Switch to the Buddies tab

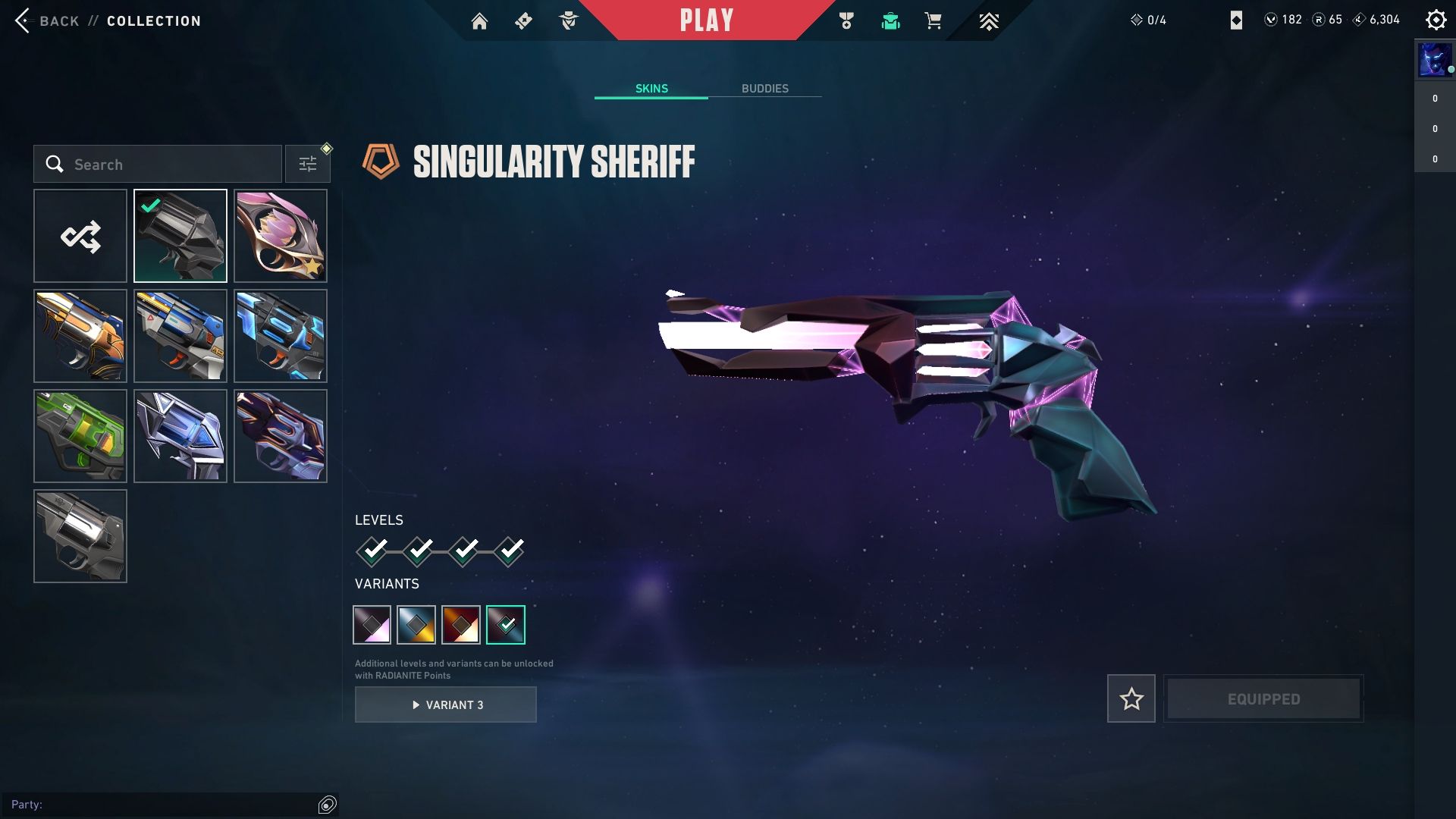pyautogui.click(x=764, y=89)
